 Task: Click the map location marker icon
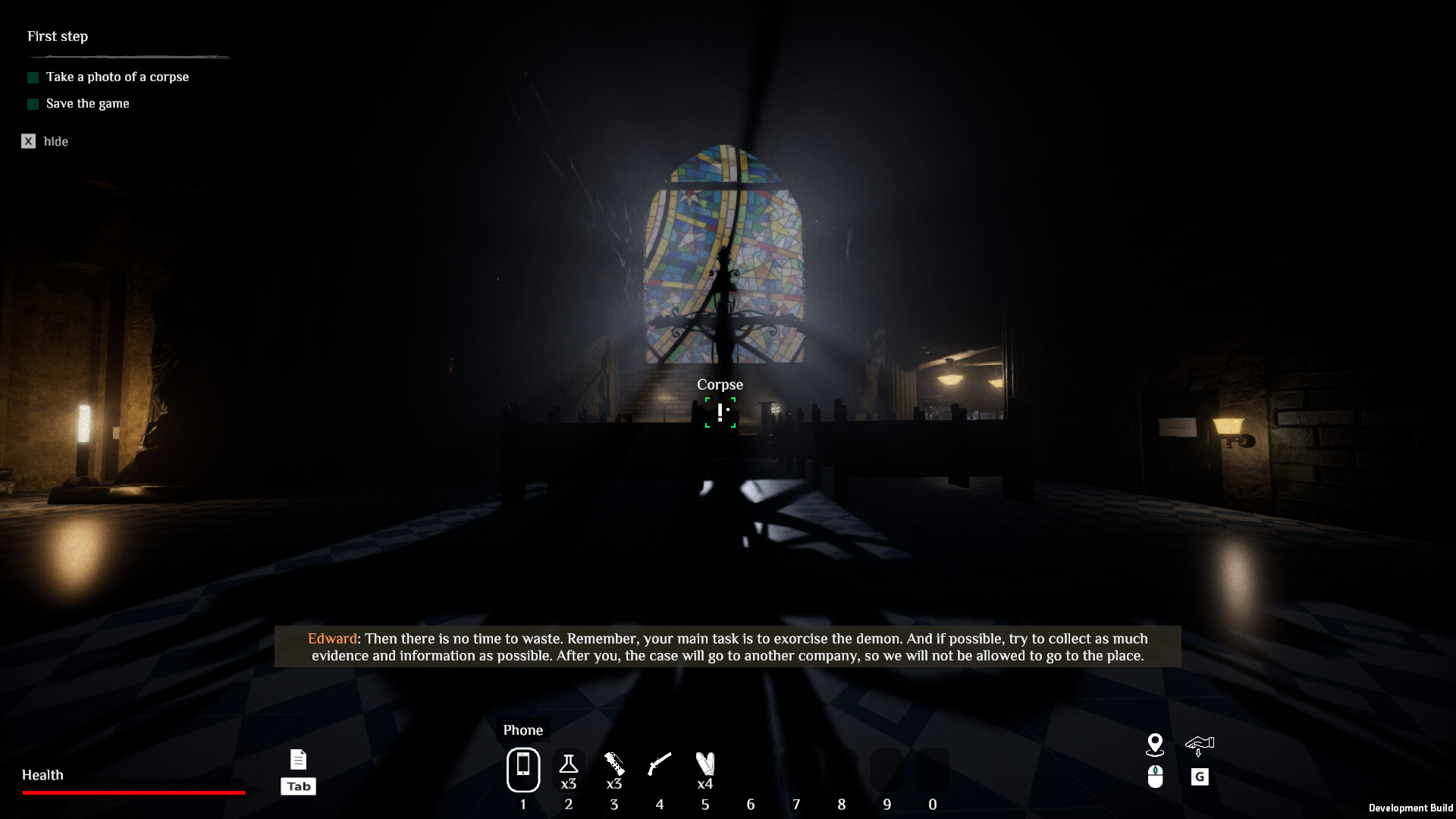point(1155,746)
